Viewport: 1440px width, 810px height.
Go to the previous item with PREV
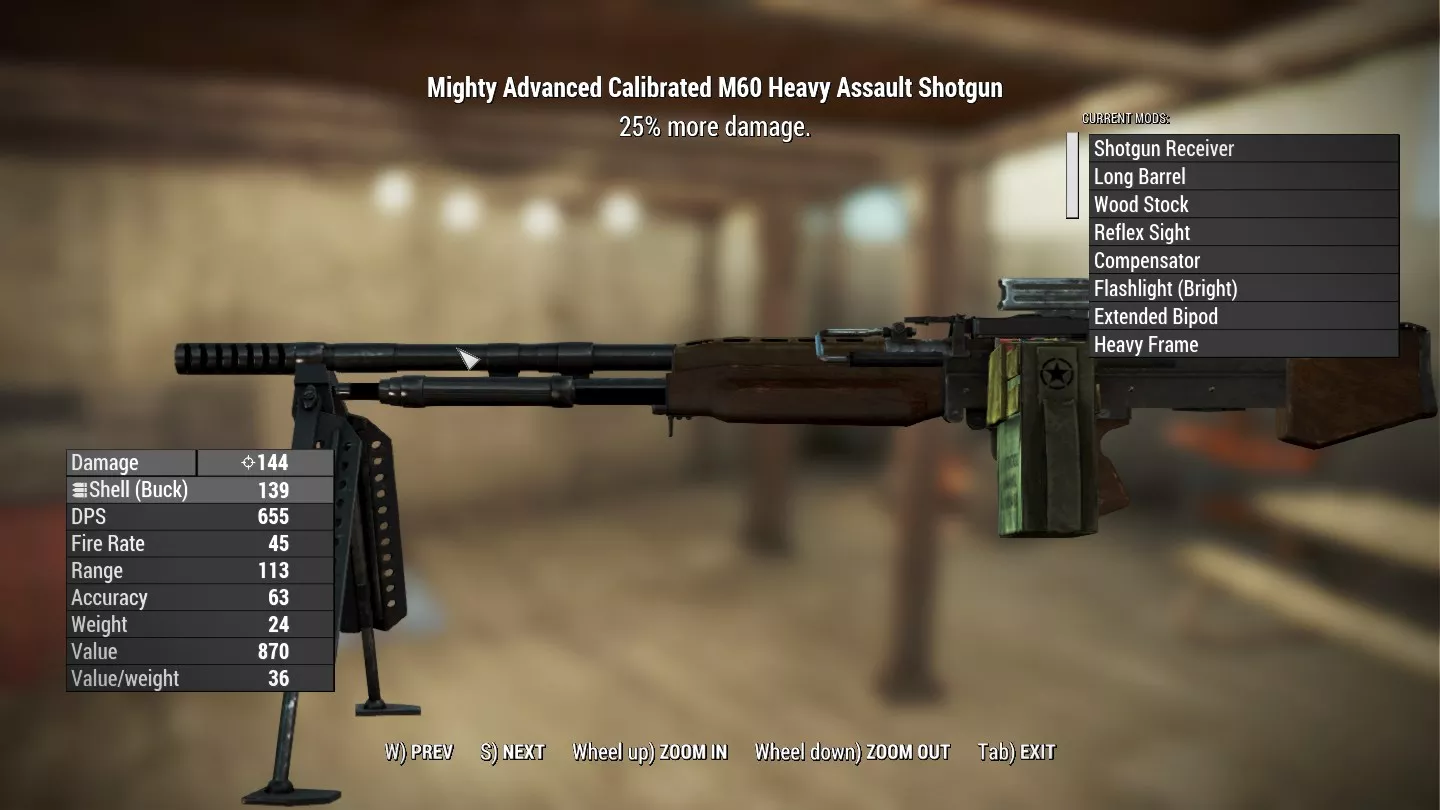419,752
